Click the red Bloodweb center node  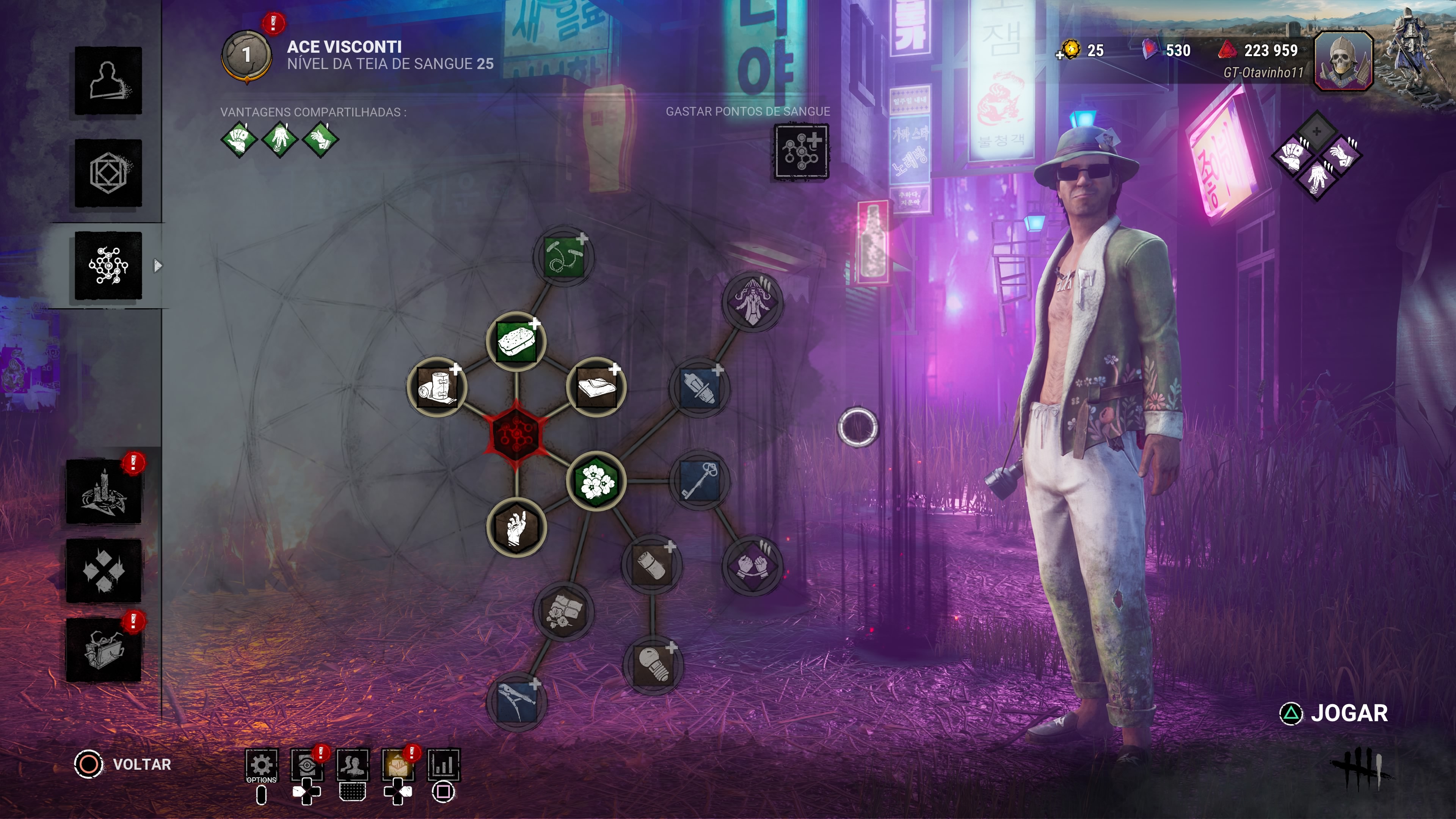tap(516, 434)
